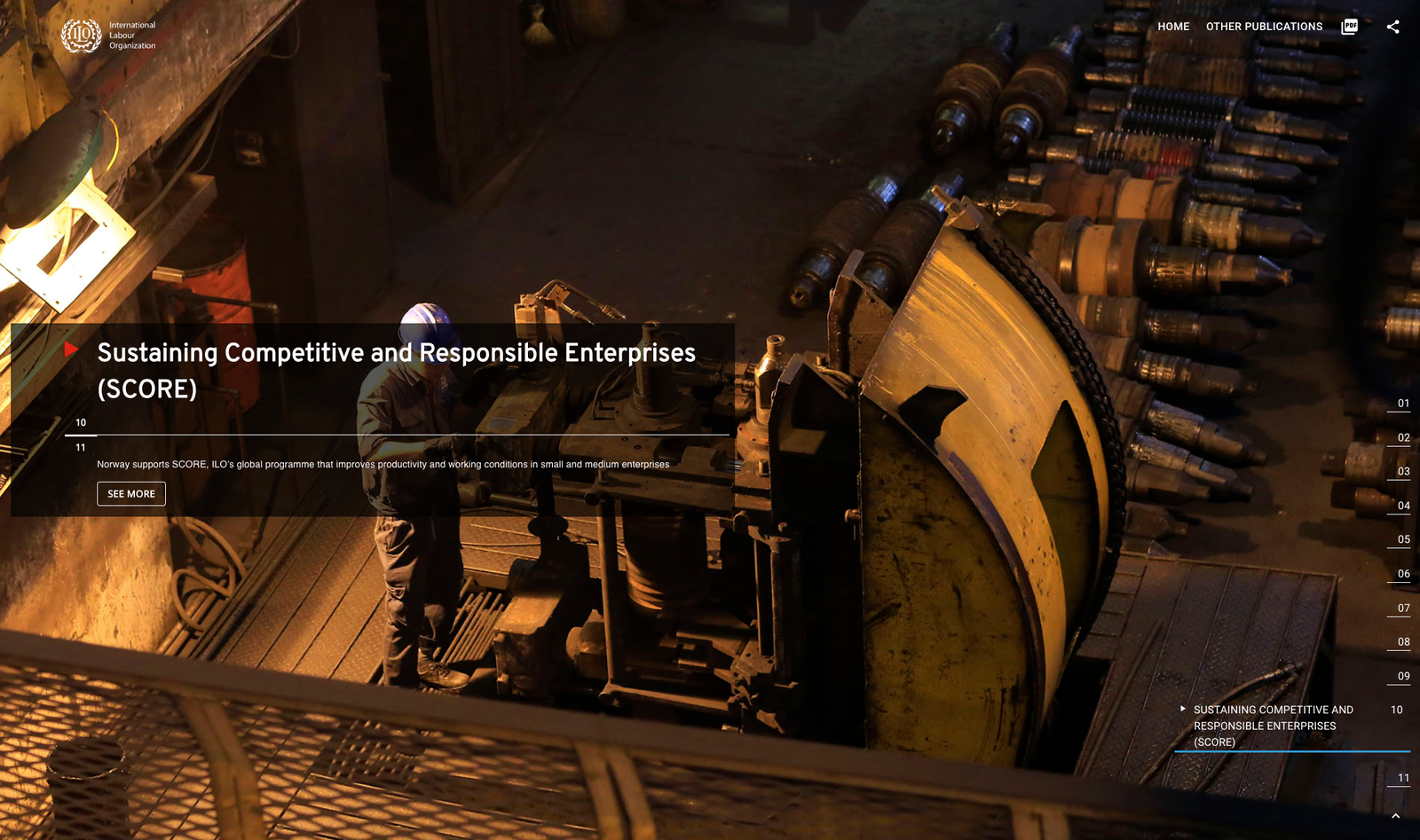Download the PDF via the PDF icon
The image size is (1420, 840).
point(1349,27)
